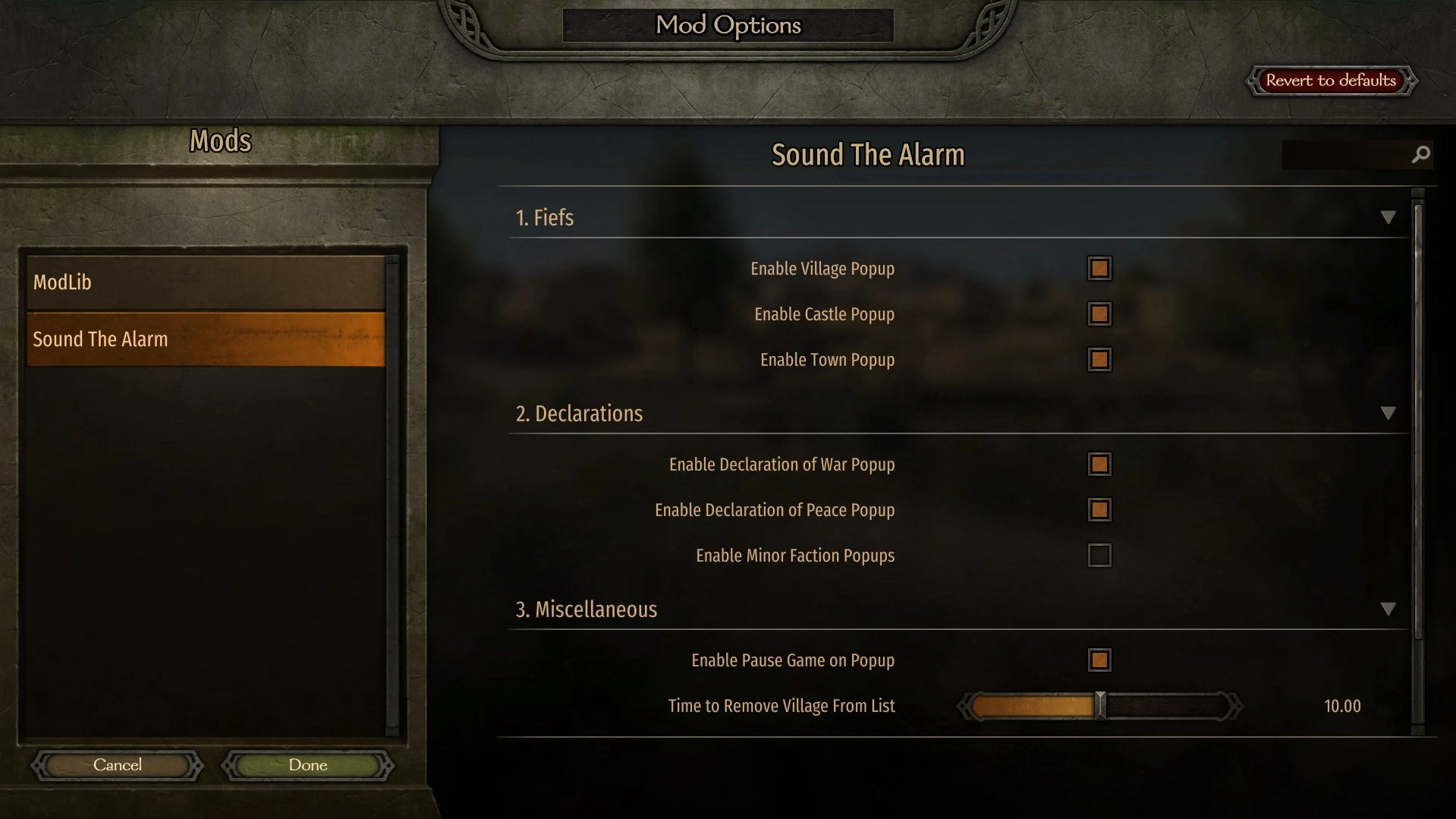Toggle Enable Pause Game on Popup
Viewport: 1456px width, 819px height.
pos(1099,660)
